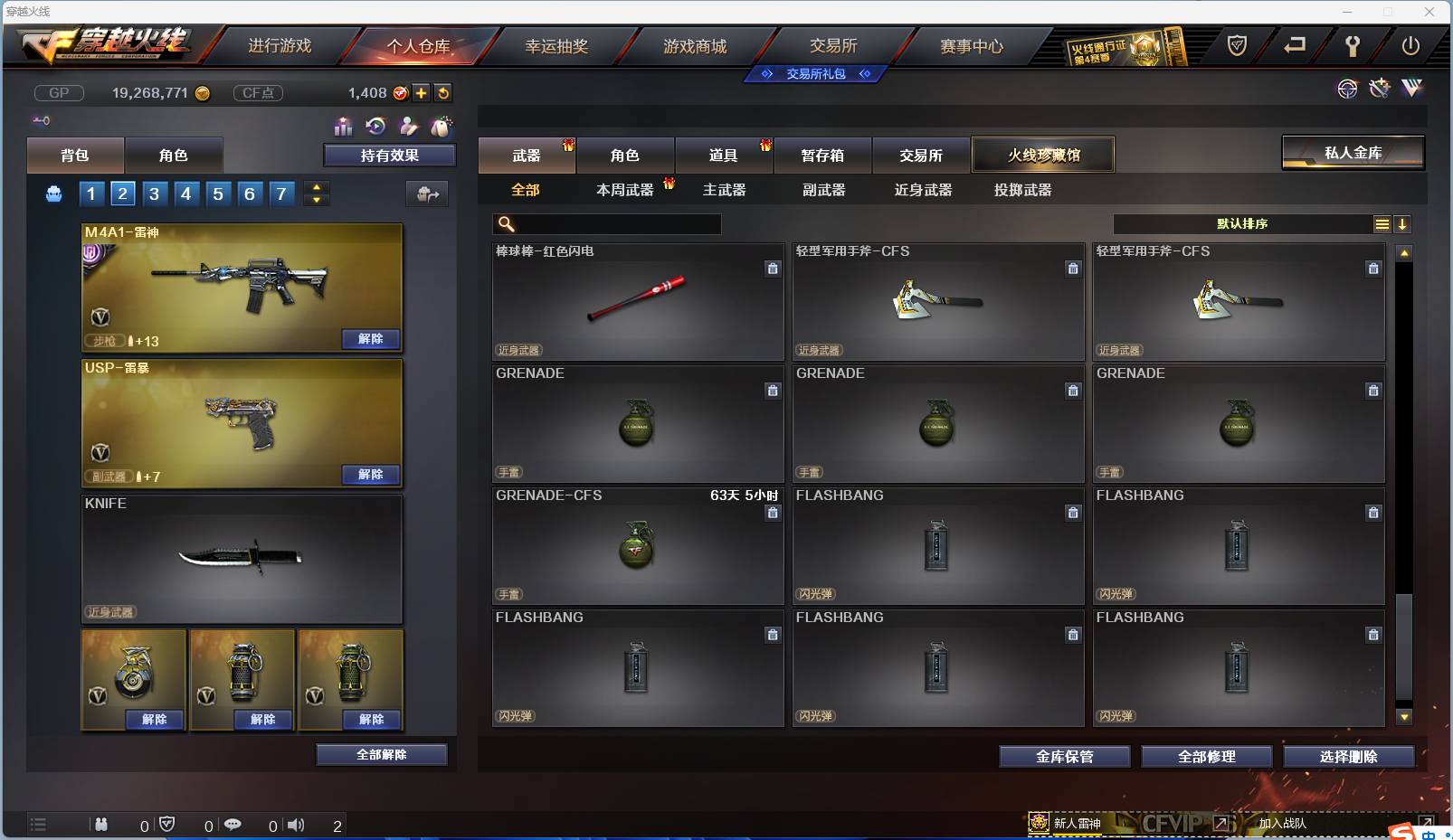Open the stats bar-chart icon above the backpack
Image resolution: width=1453 pixels, height=840 pixels.
pos(344,127)
